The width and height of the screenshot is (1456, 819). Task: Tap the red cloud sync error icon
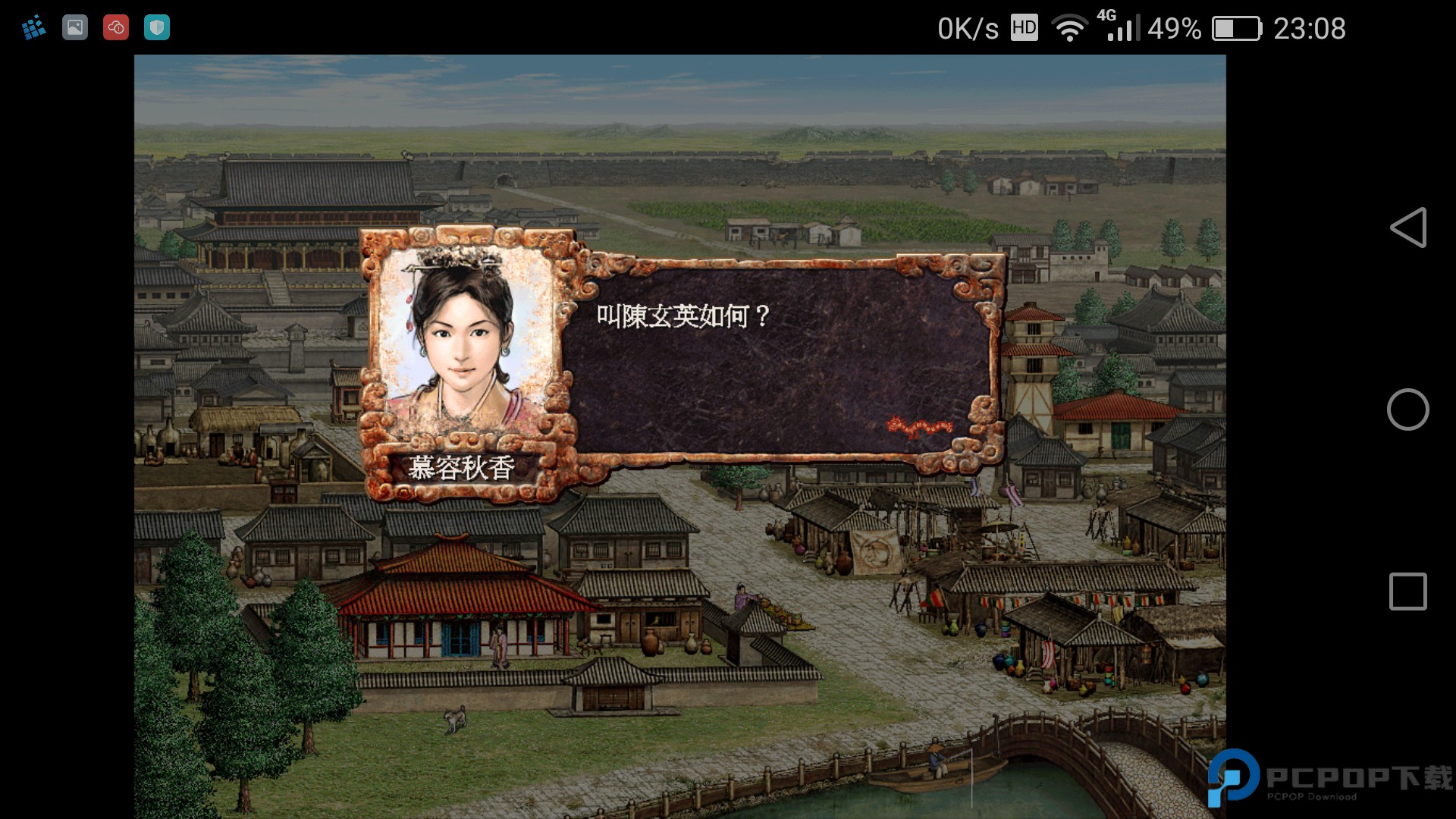coord(115,27)
